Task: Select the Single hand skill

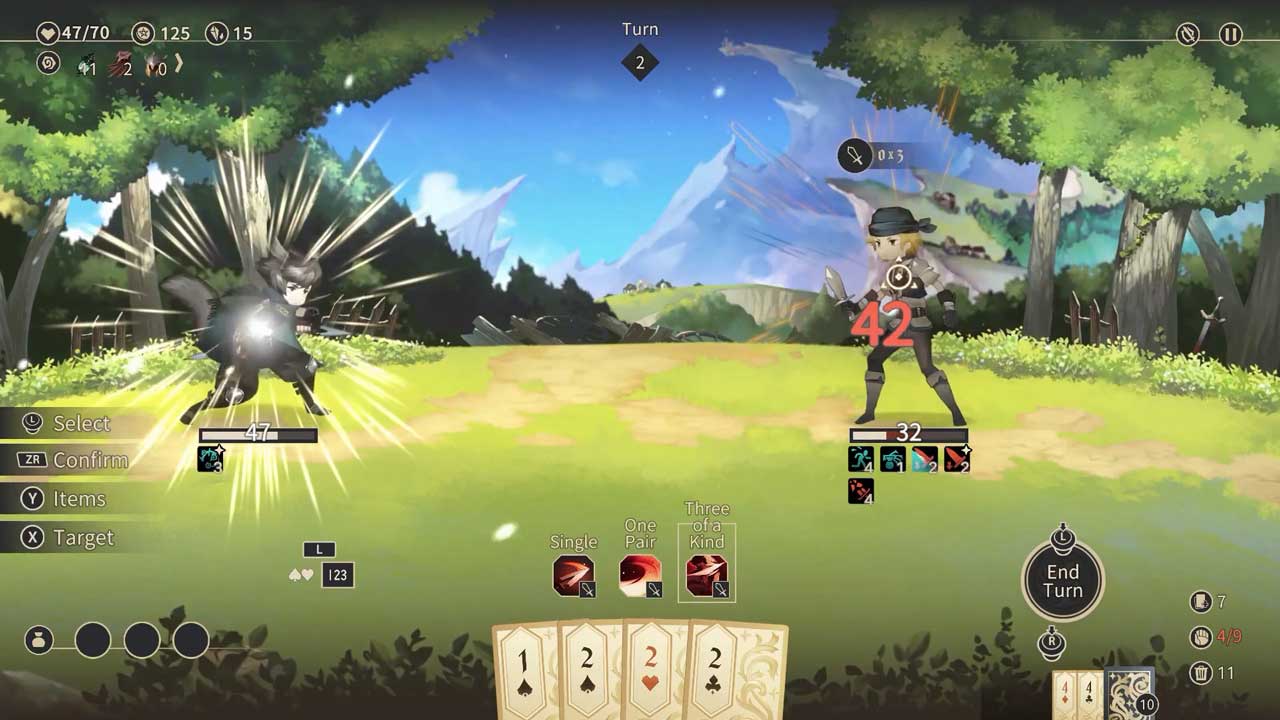Action: click(x=573, y=576)
